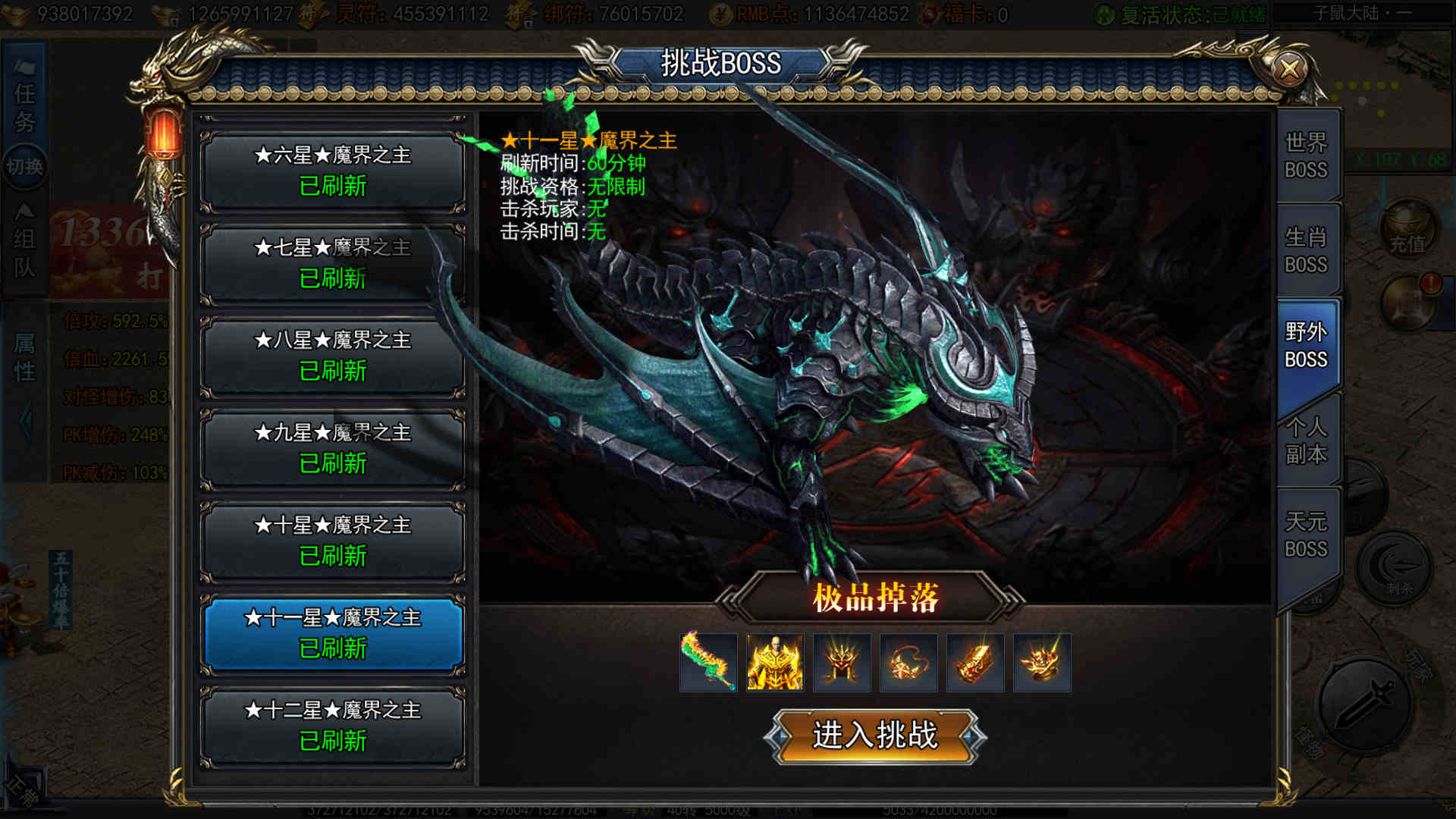Pick ★八星★魔界之主 in the list
1456x819 pixels.
[x=332, y=356]
